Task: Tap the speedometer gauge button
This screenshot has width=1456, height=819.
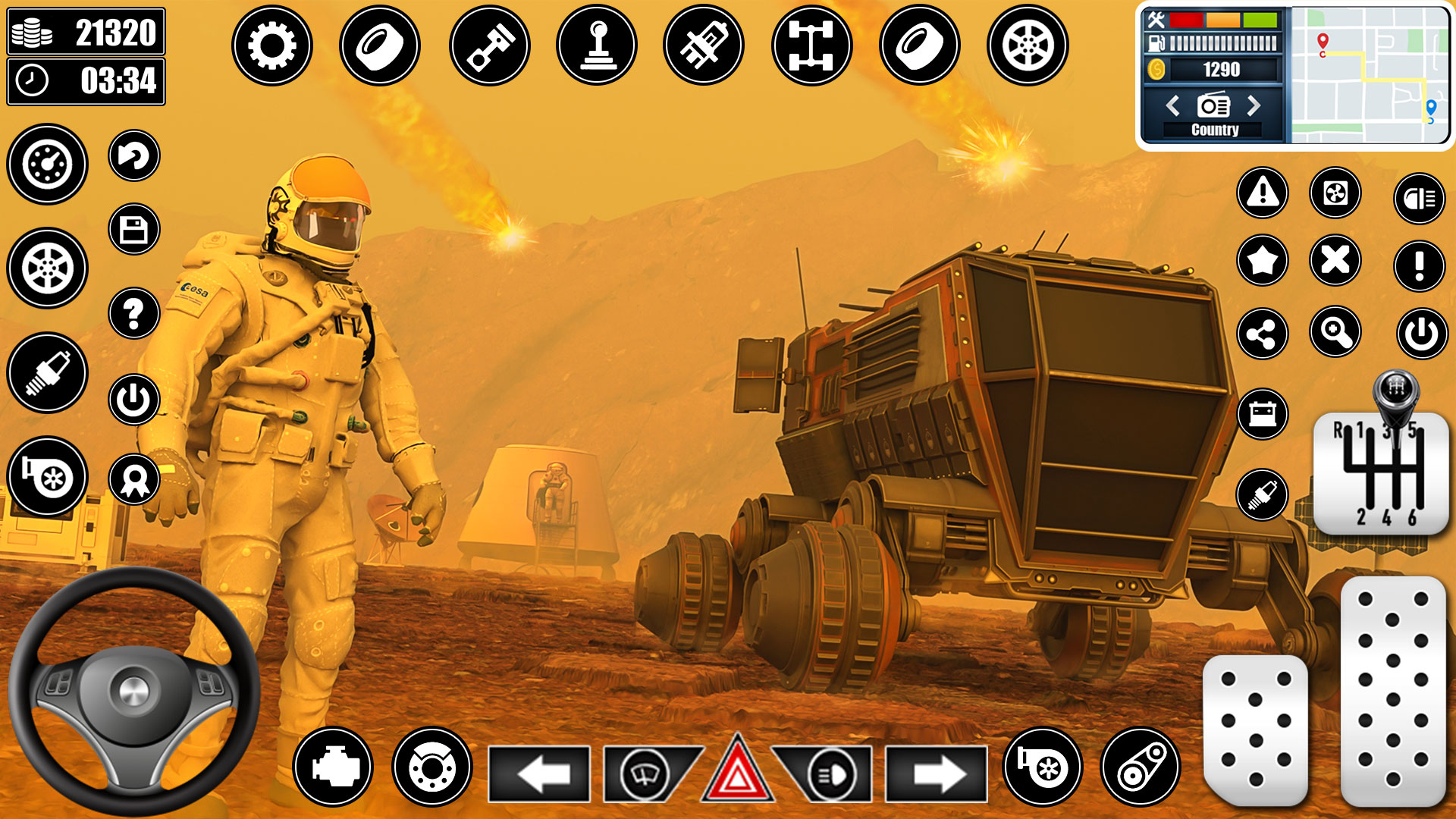Action: (47, 164)
